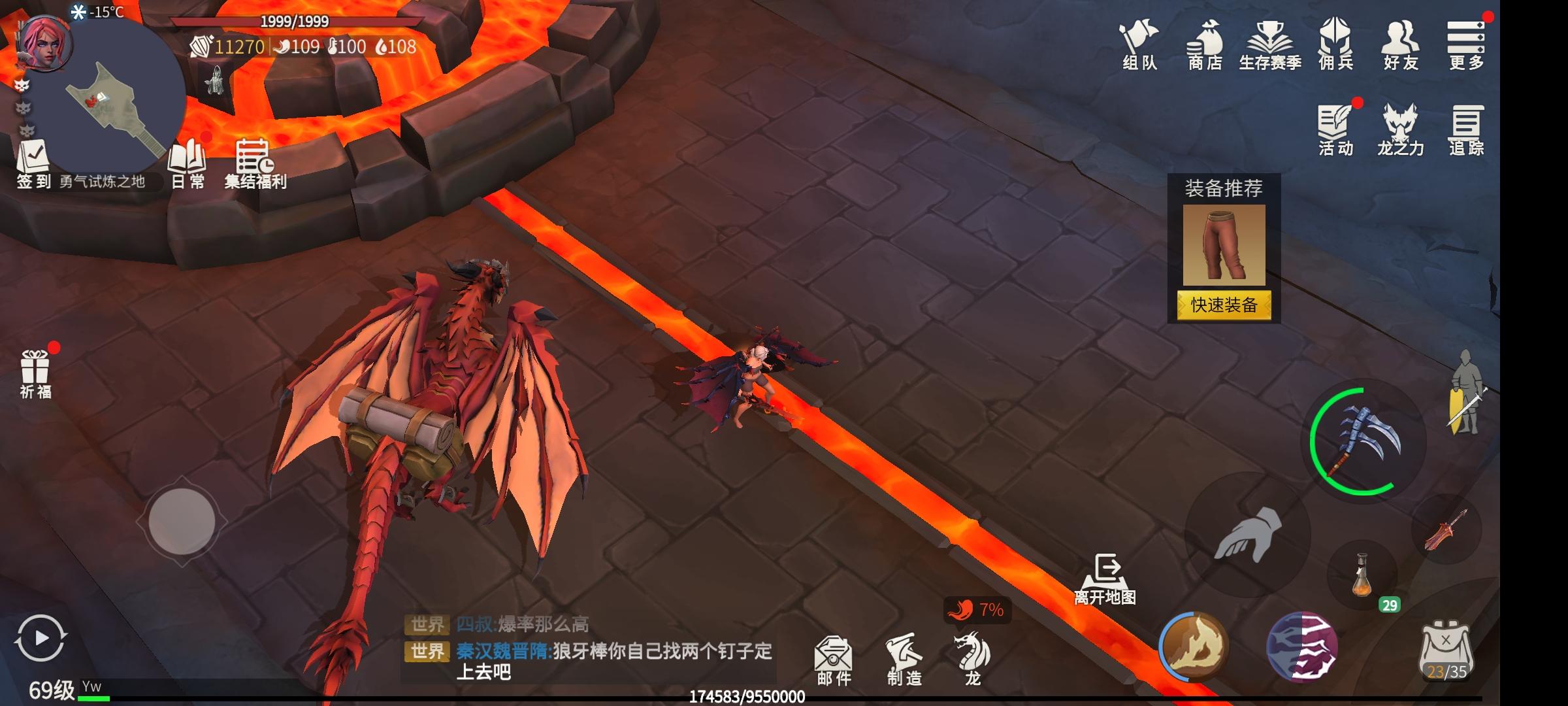
Task: Open the 组队 team menu
Action: tap(1139, 44)
